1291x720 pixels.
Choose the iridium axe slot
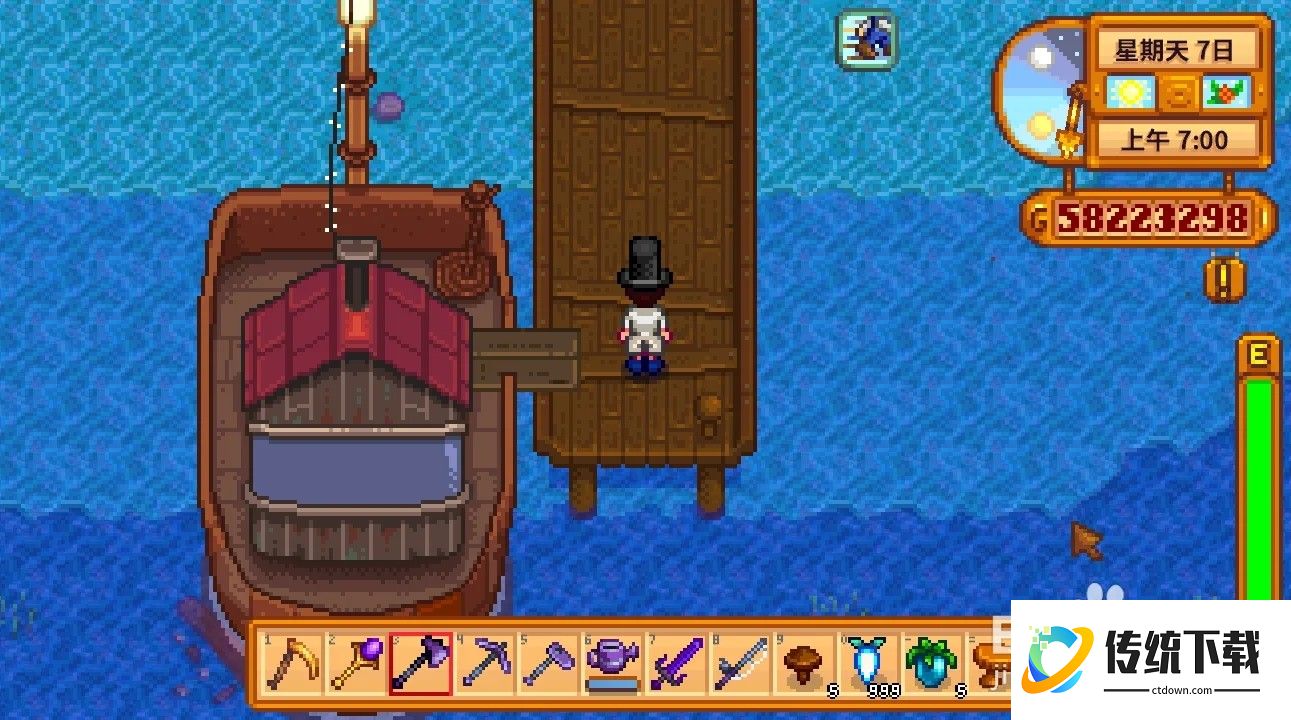[x=421, y=661]
